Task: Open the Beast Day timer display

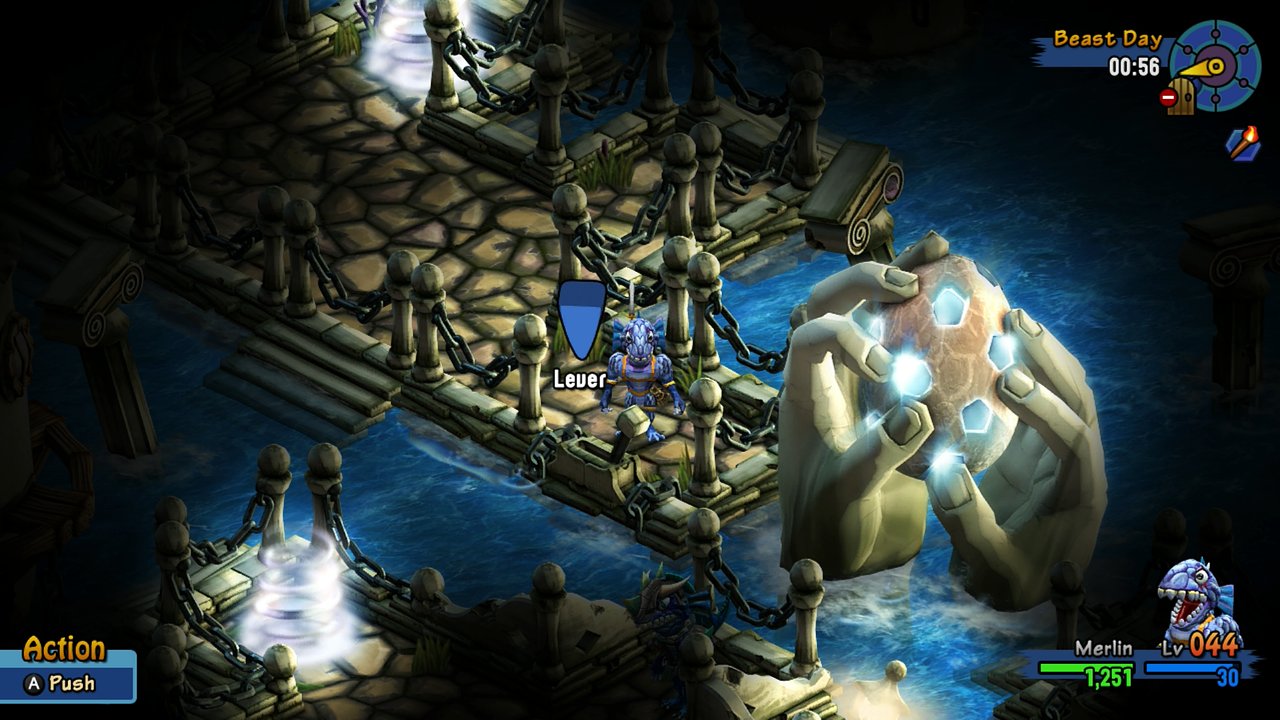Action: [1134, 65]
